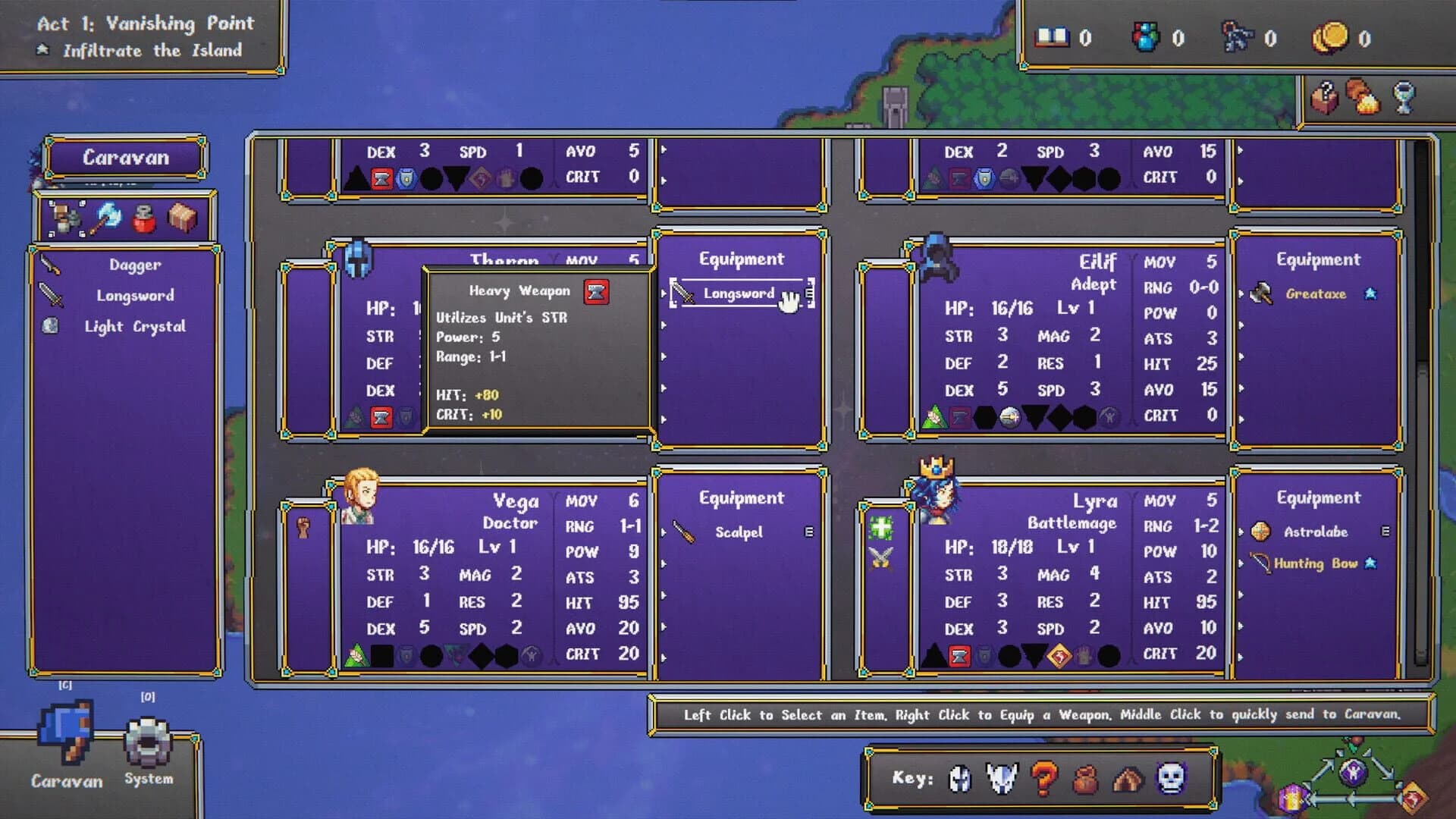
Task: Toggle the star next to Hunting Bow
Action: click(x=1370, y=563)
